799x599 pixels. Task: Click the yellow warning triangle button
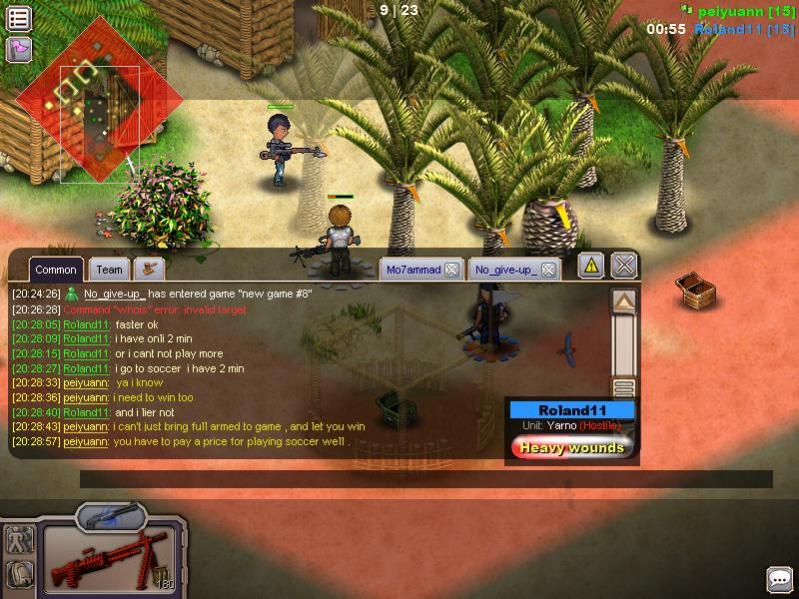pyautogui.click(x=591, y=265)
